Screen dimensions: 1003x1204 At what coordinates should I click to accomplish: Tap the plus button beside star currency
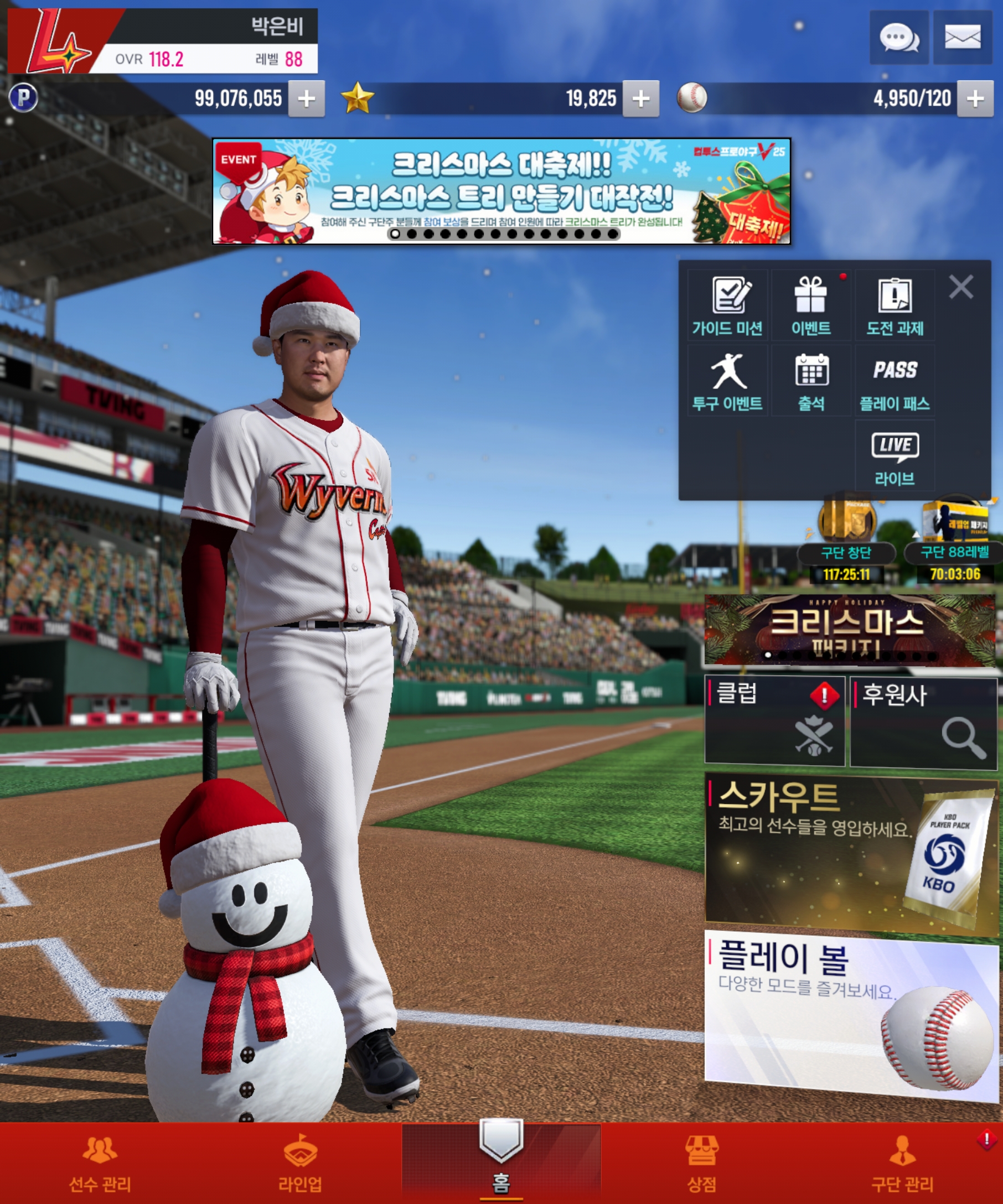pyautogui.click(x=640, y=99)
